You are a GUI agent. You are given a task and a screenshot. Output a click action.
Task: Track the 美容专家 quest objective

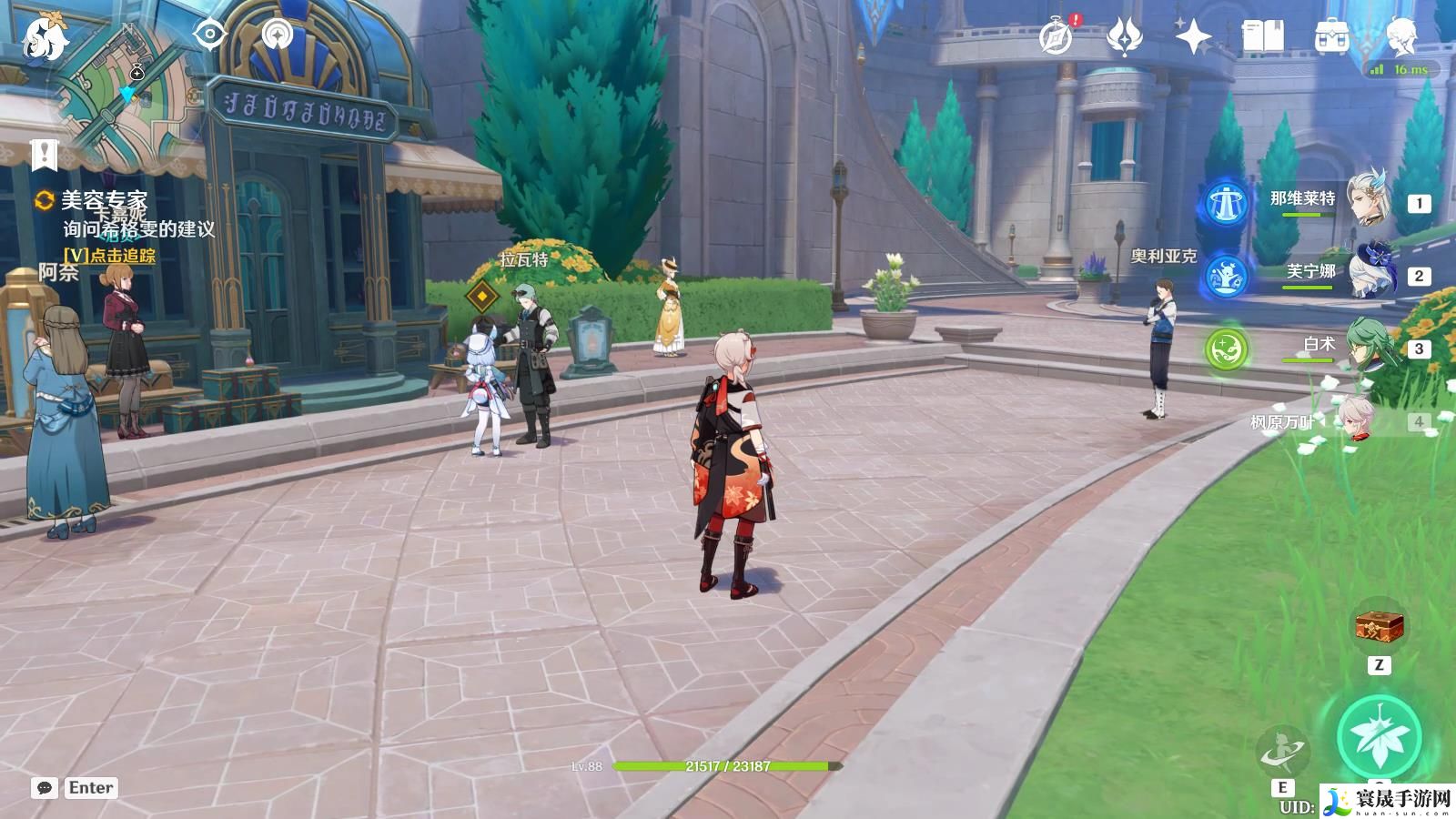point(109,256)
